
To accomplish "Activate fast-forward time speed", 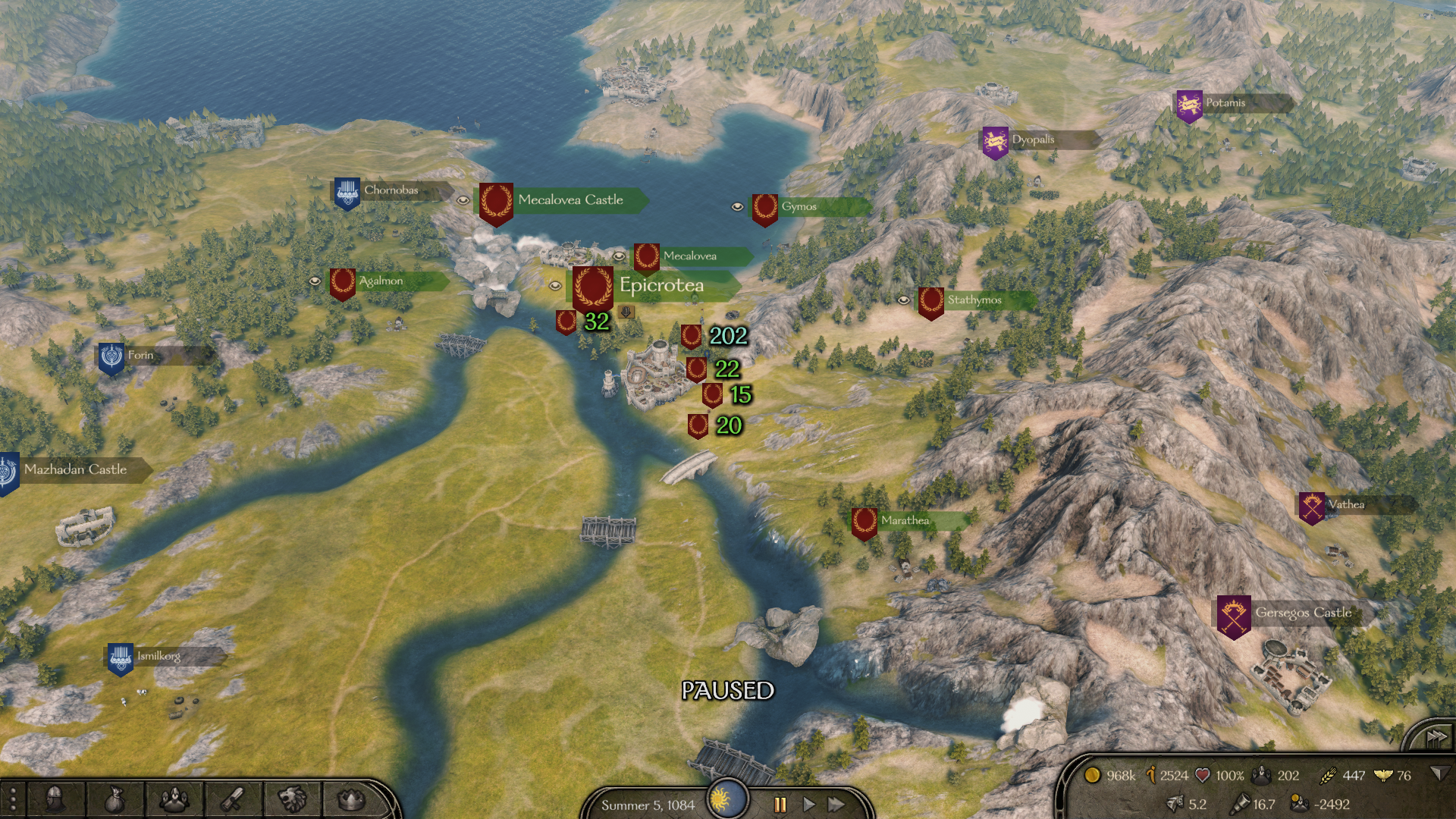I will coord(836,805).
